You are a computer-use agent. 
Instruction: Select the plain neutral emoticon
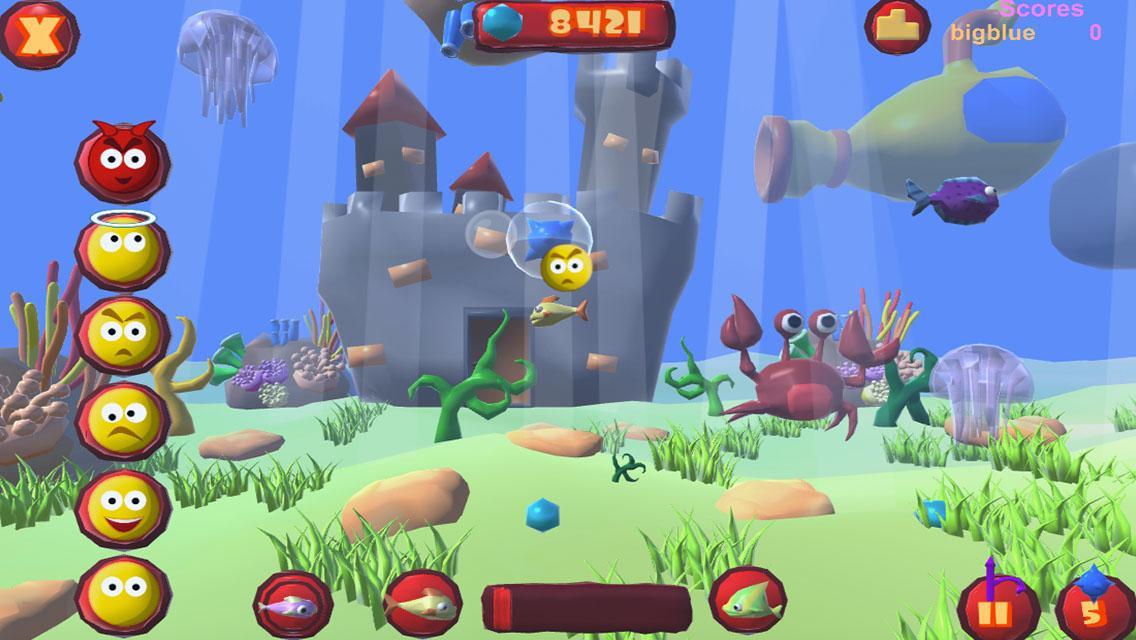[122, 594]
